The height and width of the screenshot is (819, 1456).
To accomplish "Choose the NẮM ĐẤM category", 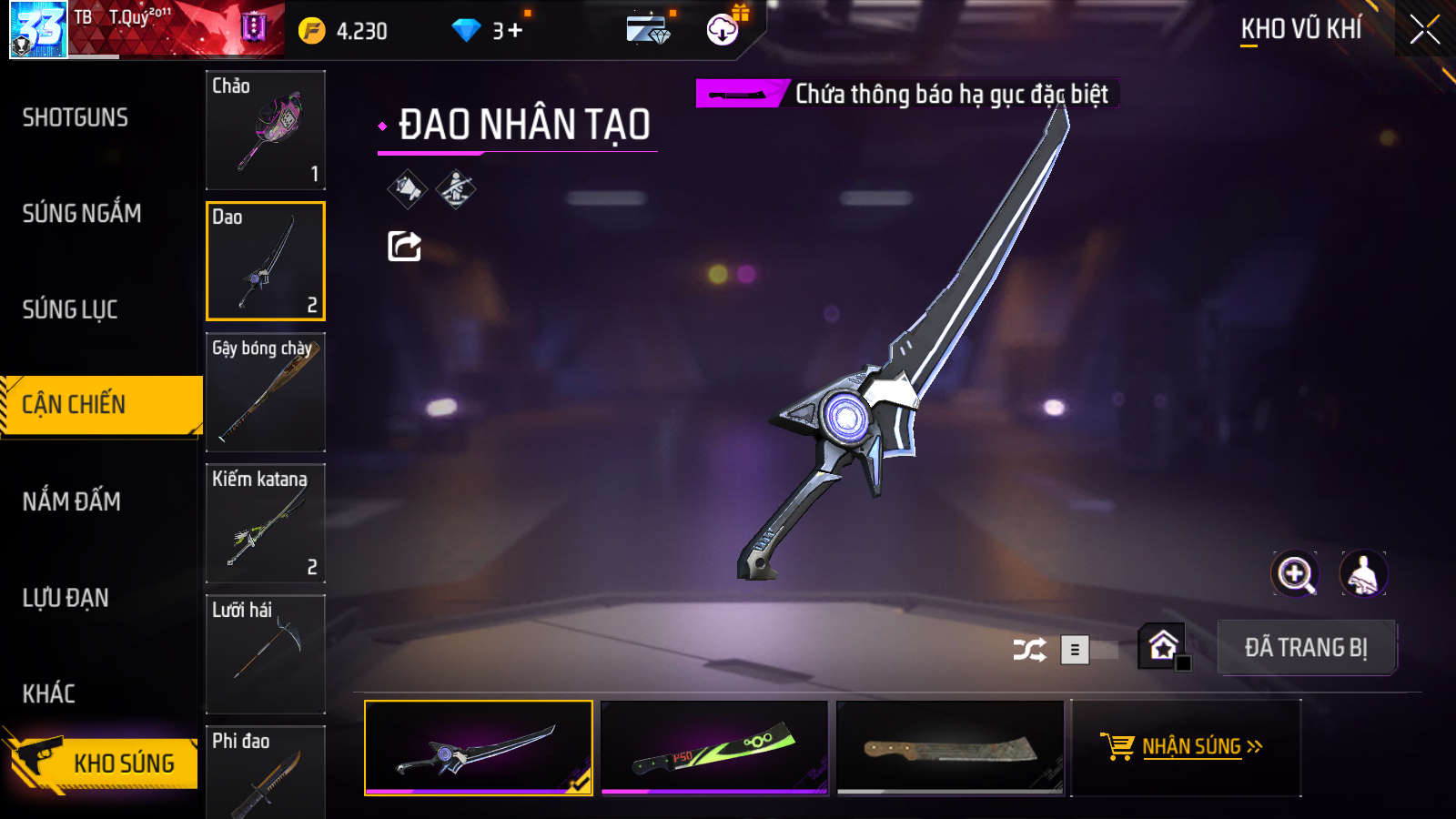I will (72, 501).
